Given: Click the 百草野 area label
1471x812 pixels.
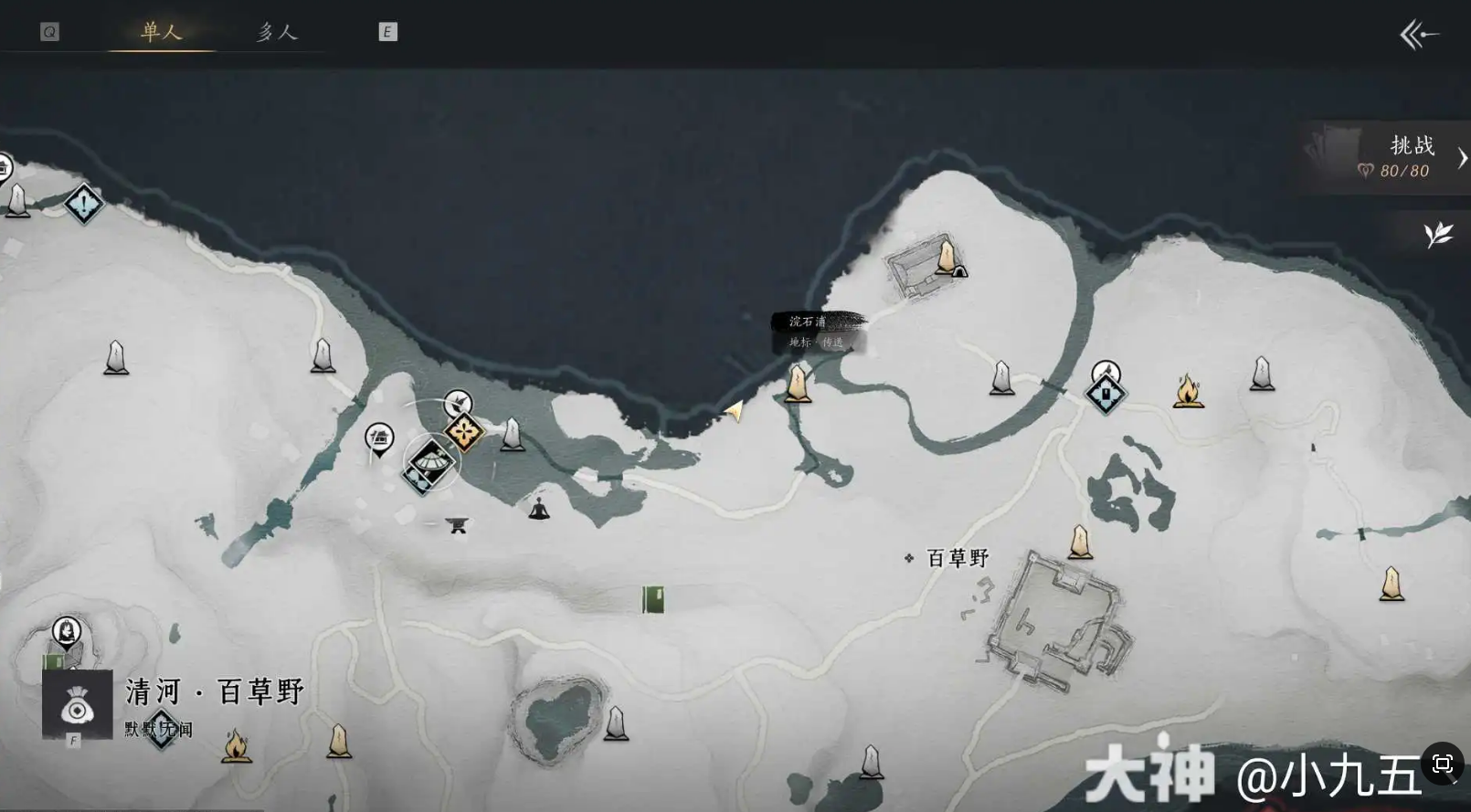Looking at the screenshot, I should pos(957,558).
